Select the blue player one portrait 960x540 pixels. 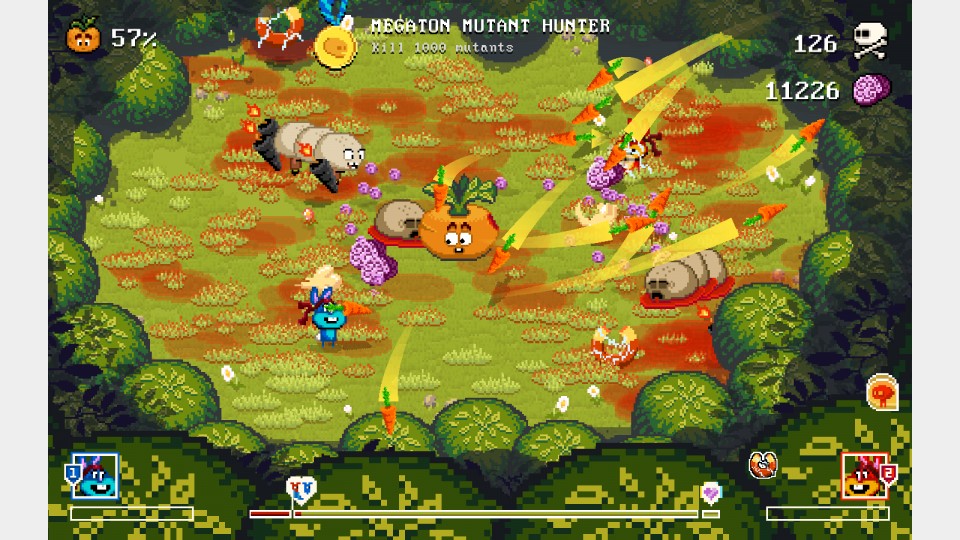click(96, 477)
